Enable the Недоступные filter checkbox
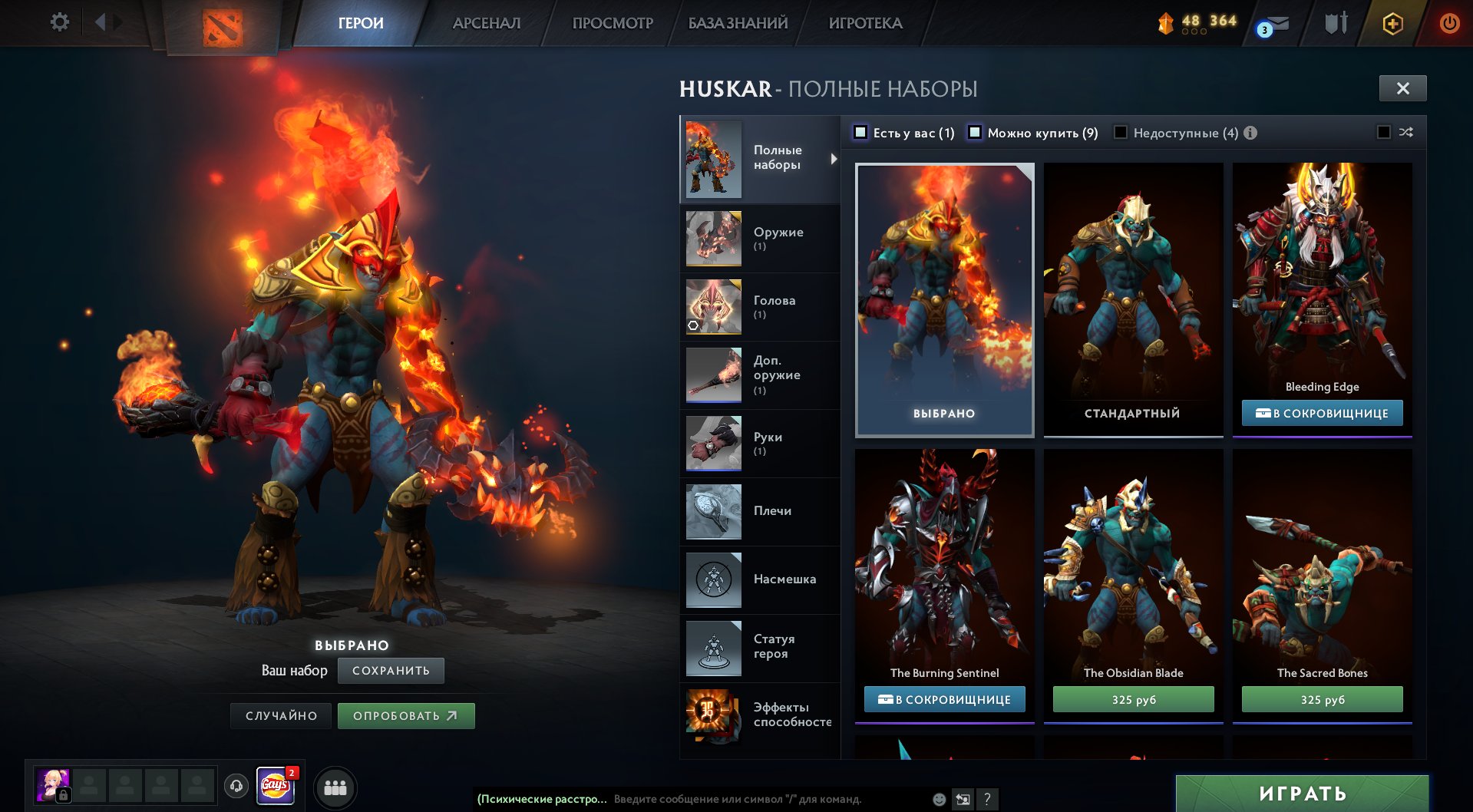The height and width of the screenshot is (812, 1473). tap(1121, 133)
